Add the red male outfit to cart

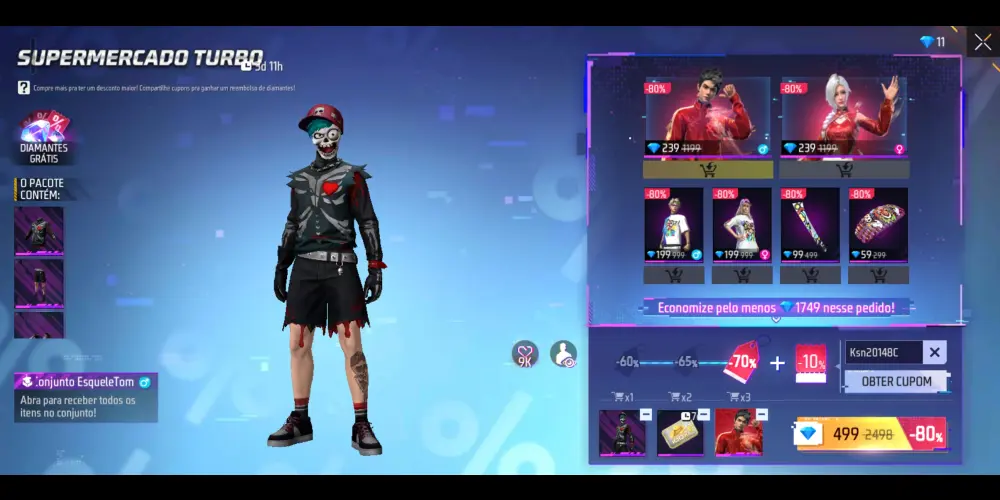coord(707,169)
